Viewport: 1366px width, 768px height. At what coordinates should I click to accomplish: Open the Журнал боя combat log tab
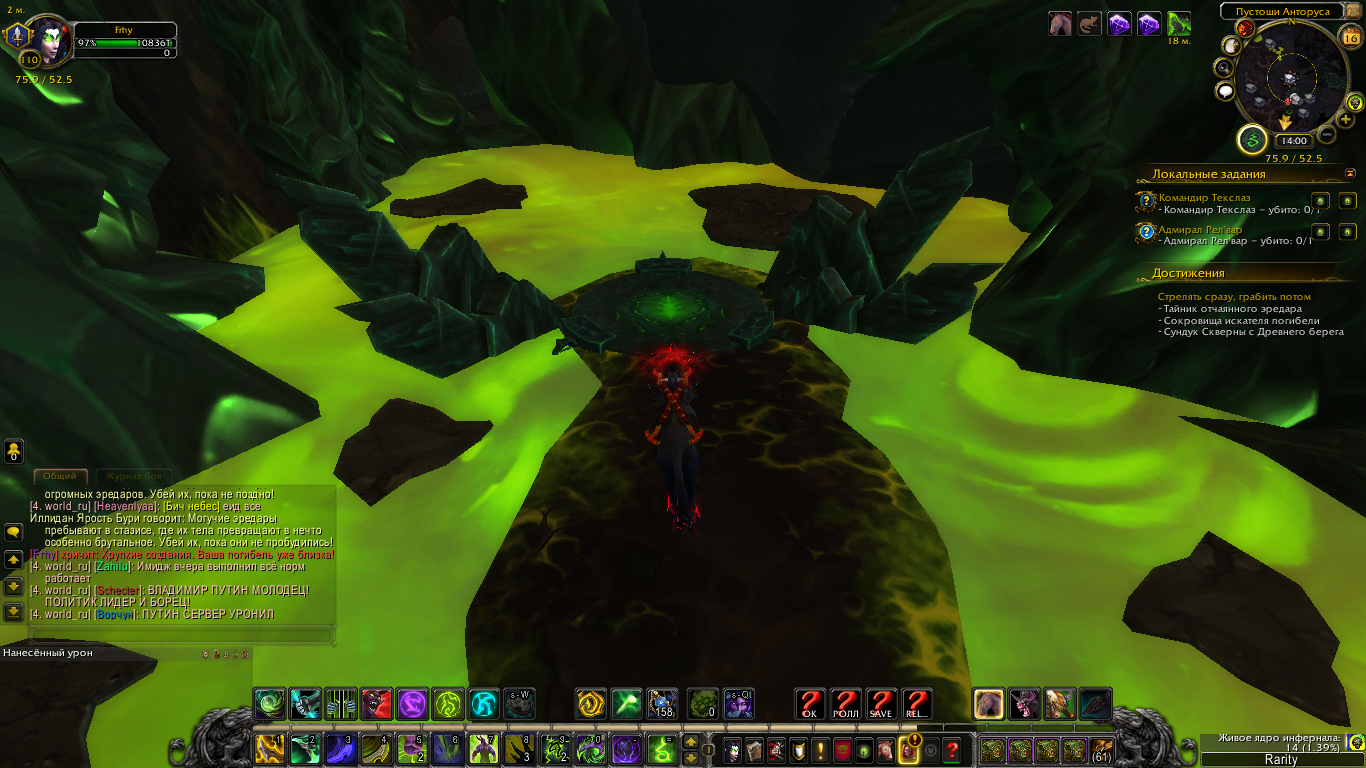coord(133,477)
